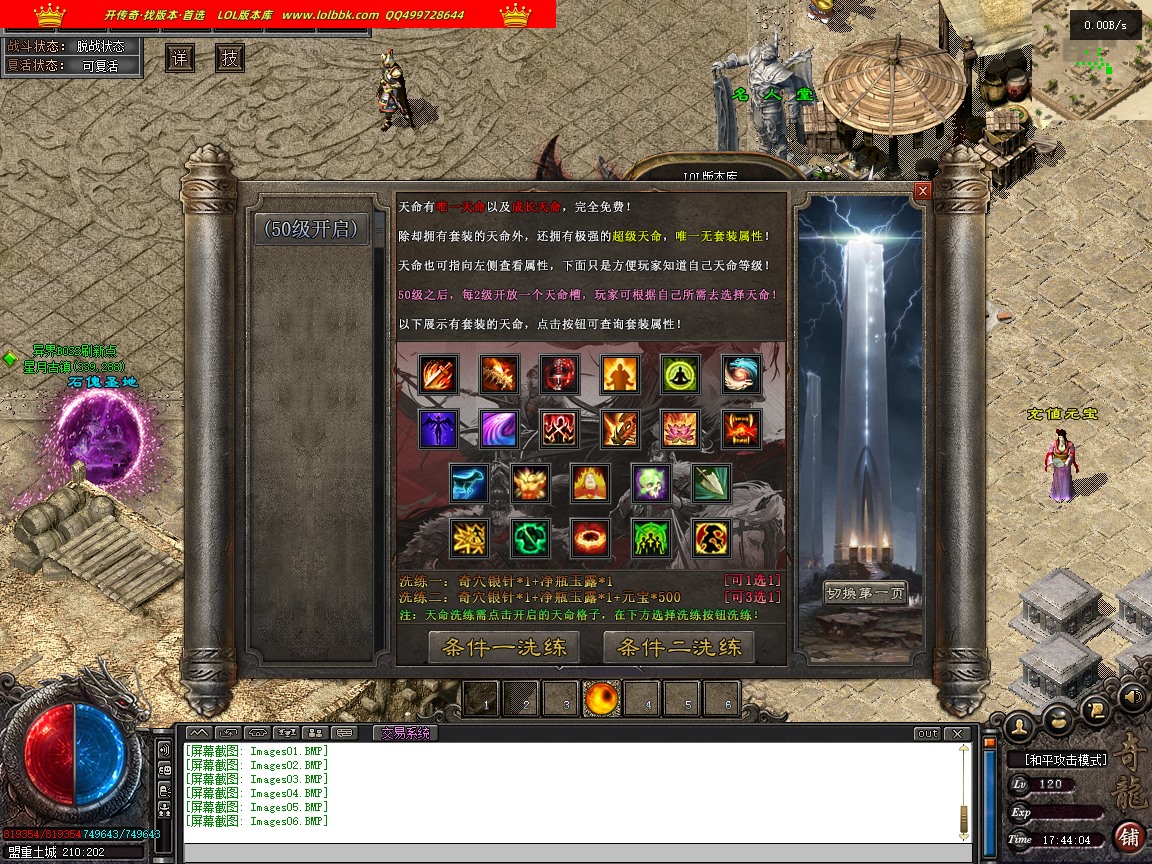The image size is (1152, 864).
Task: Use the fire orb item in hotbar
Action: 602,698
